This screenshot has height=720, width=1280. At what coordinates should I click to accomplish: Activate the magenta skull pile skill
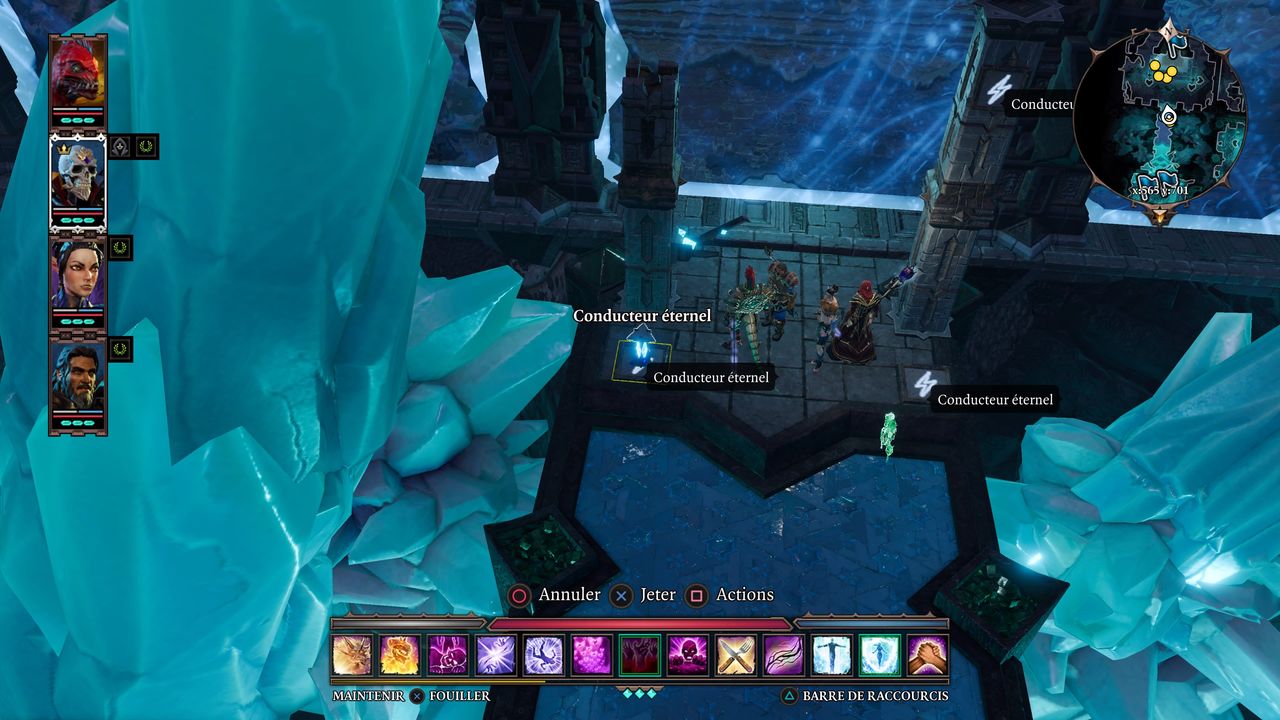coord(688,656)
